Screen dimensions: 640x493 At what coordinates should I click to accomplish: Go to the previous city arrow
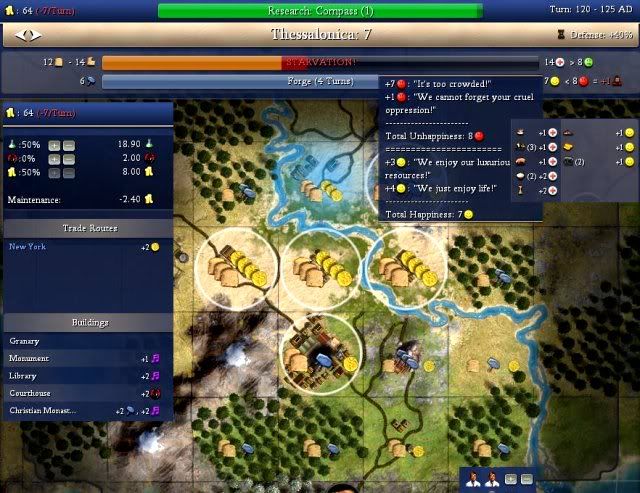point(22,35)
